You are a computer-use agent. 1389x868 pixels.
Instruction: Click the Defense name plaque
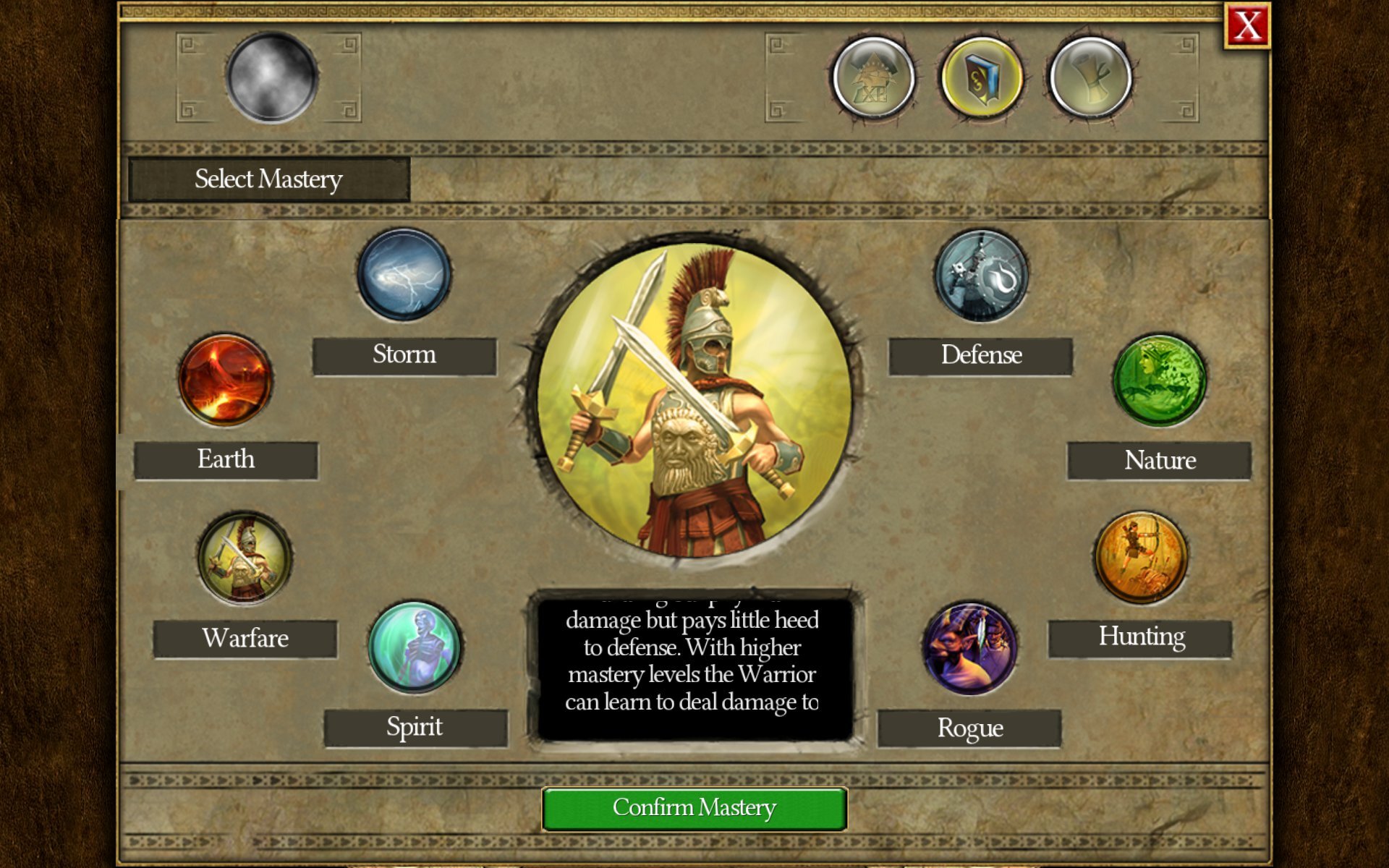981,355
